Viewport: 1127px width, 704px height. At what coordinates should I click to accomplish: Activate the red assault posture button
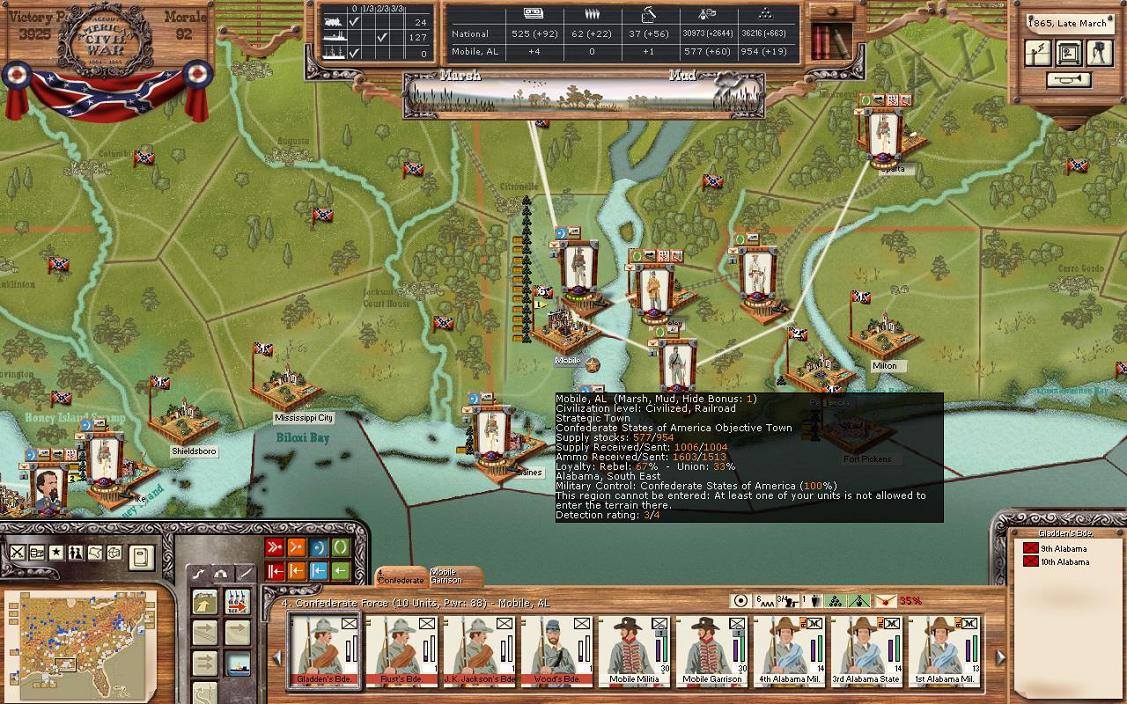(275, 547)
